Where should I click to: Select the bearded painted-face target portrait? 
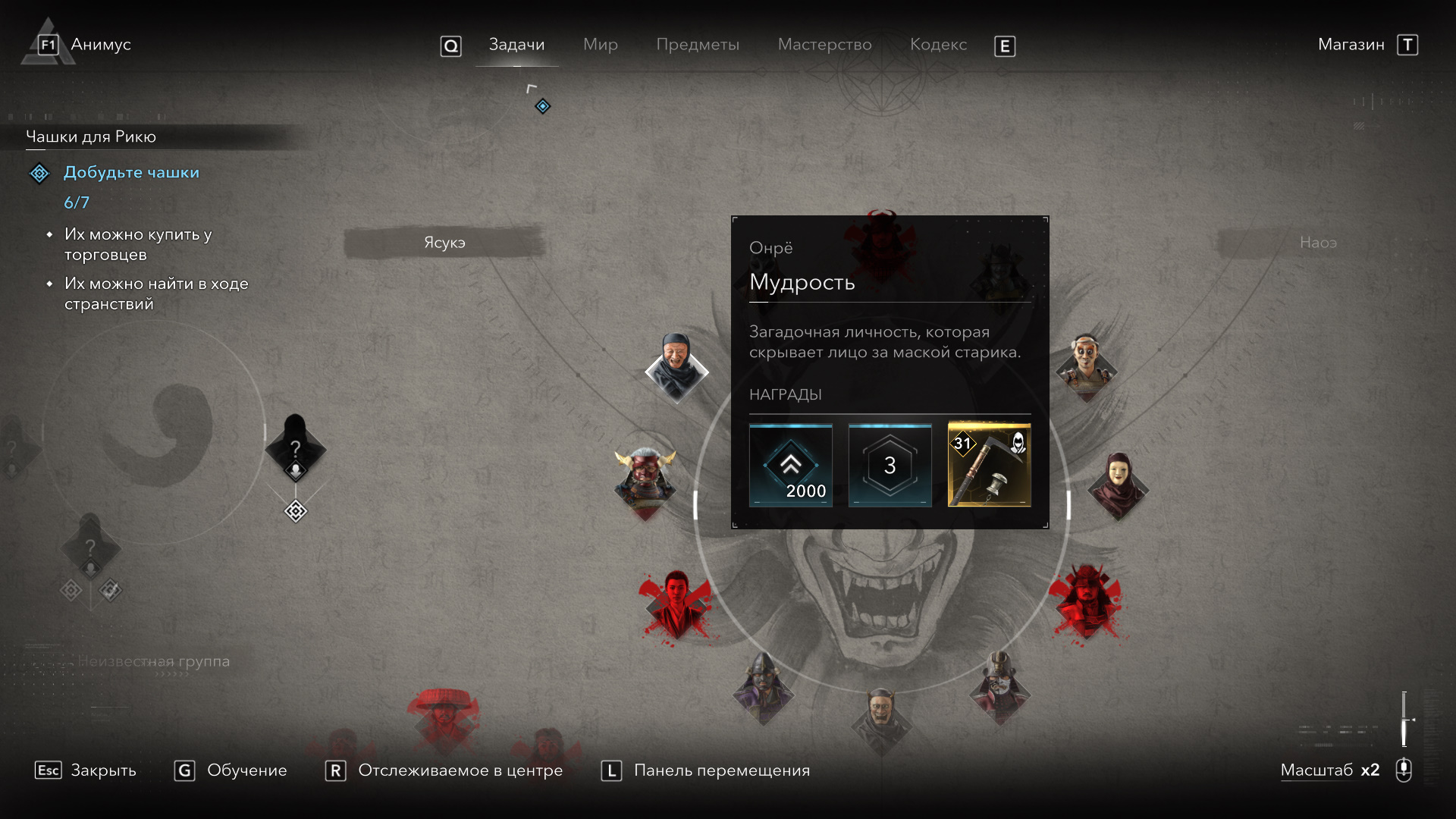point(1086,366)
